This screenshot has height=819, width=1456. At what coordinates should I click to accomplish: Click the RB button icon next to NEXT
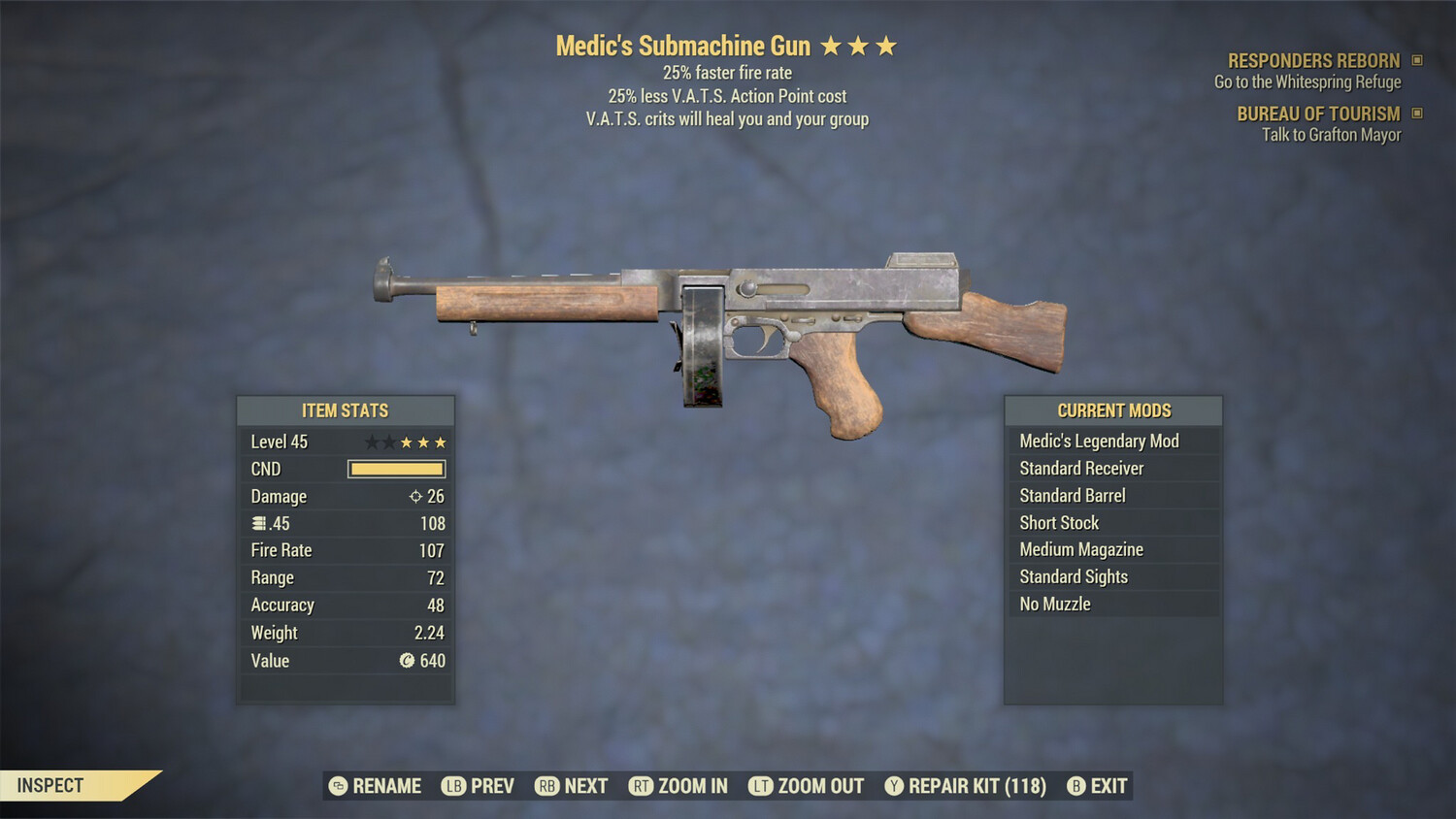[x=546, y=786]
